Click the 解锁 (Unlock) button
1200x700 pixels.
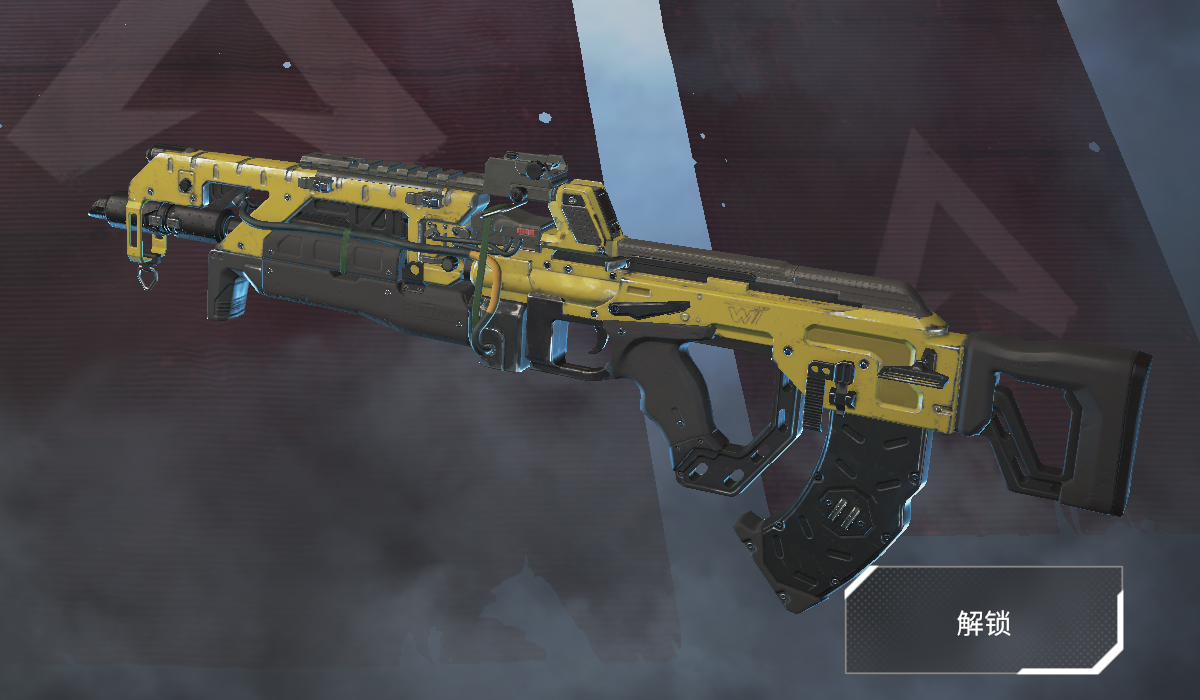983,621
